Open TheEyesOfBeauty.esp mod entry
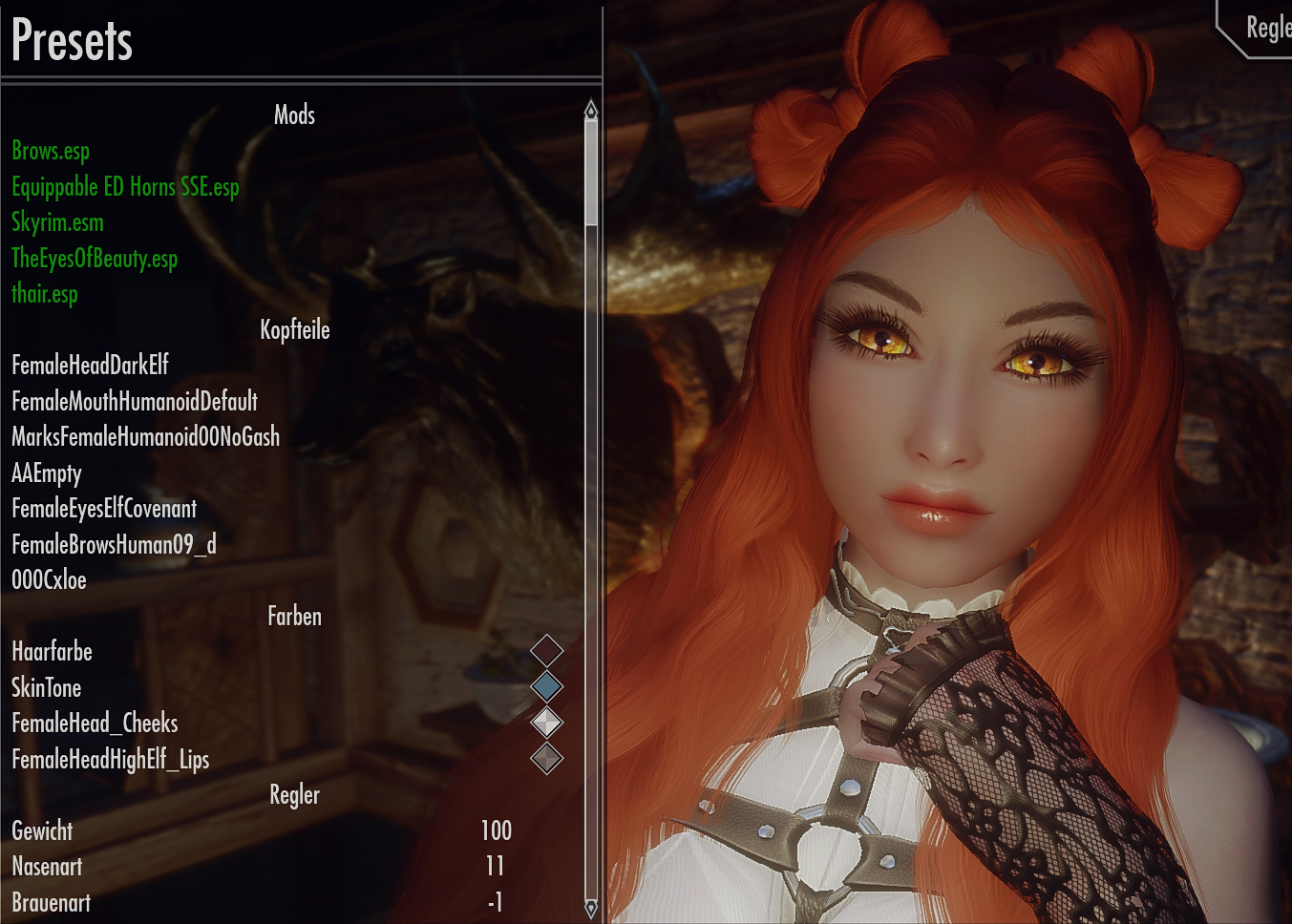This screenshot has width=1292, height=924. point(94,259)
